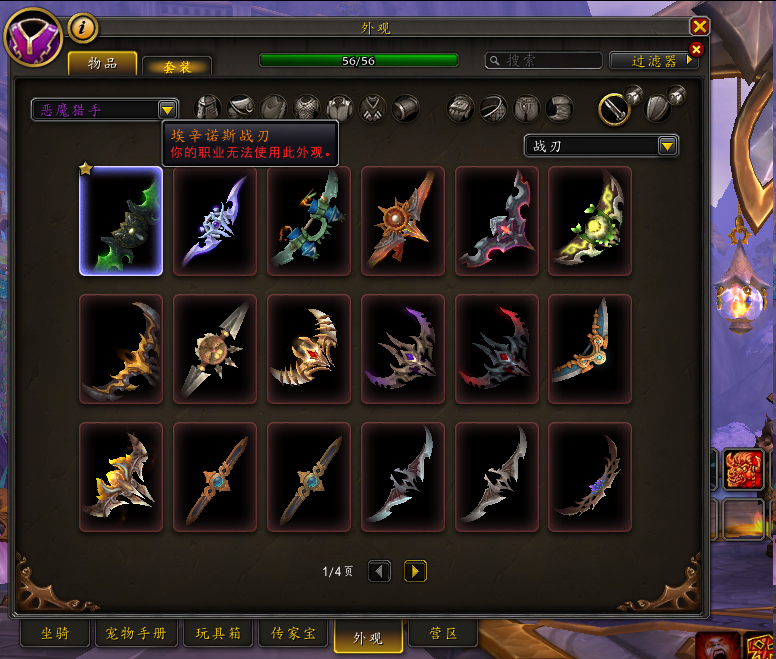Pick the green-glowing warglaive with star marker
The height and width of the screenshot is (659, 776).
pos(121,221)
